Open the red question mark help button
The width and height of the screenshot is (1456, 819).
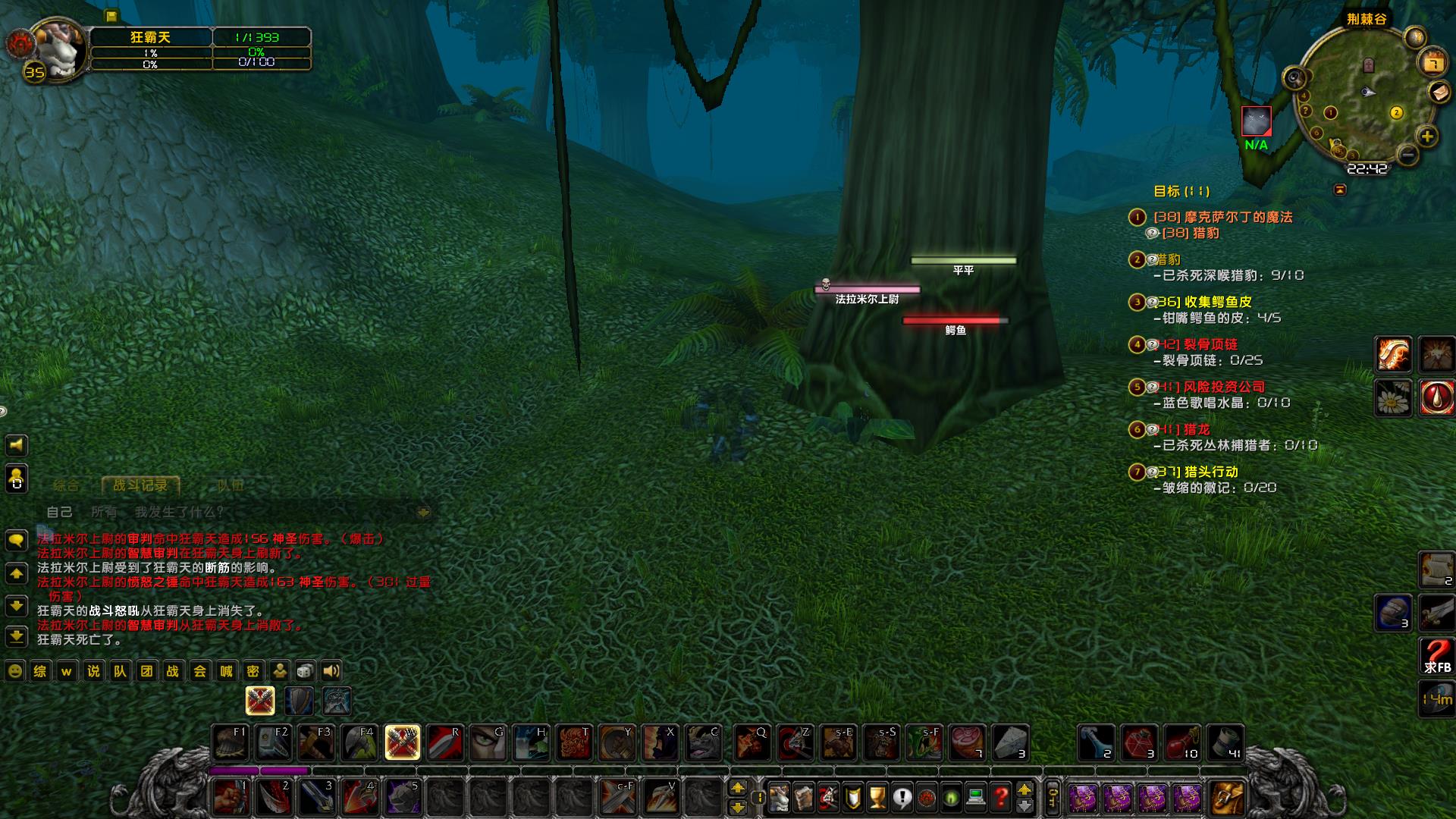(x=1001, y=797)
